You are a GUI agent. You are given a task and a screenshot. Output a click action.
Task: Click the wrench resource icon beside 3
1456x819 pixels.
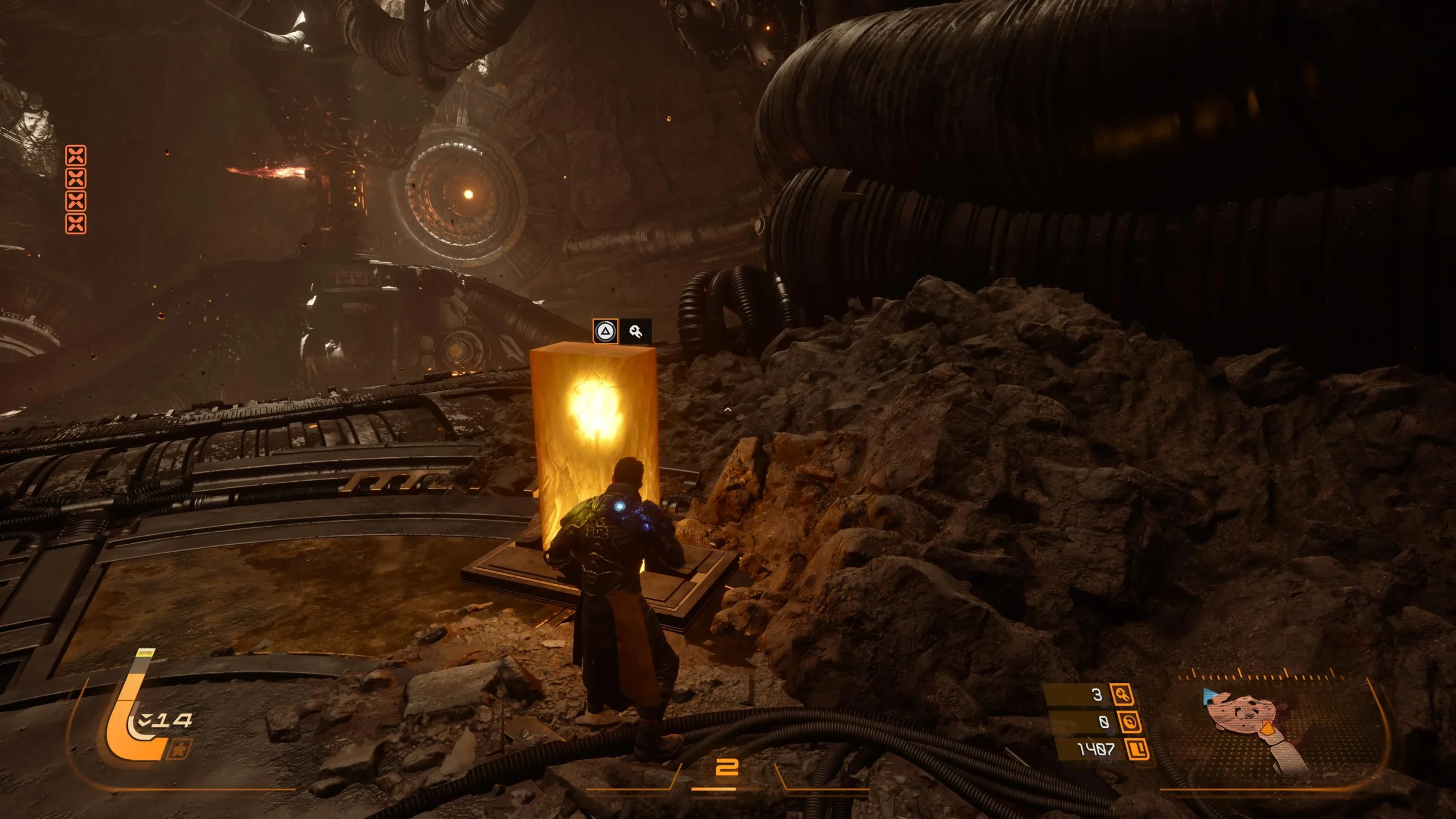pyautogui.click(x=1122, y=694)
